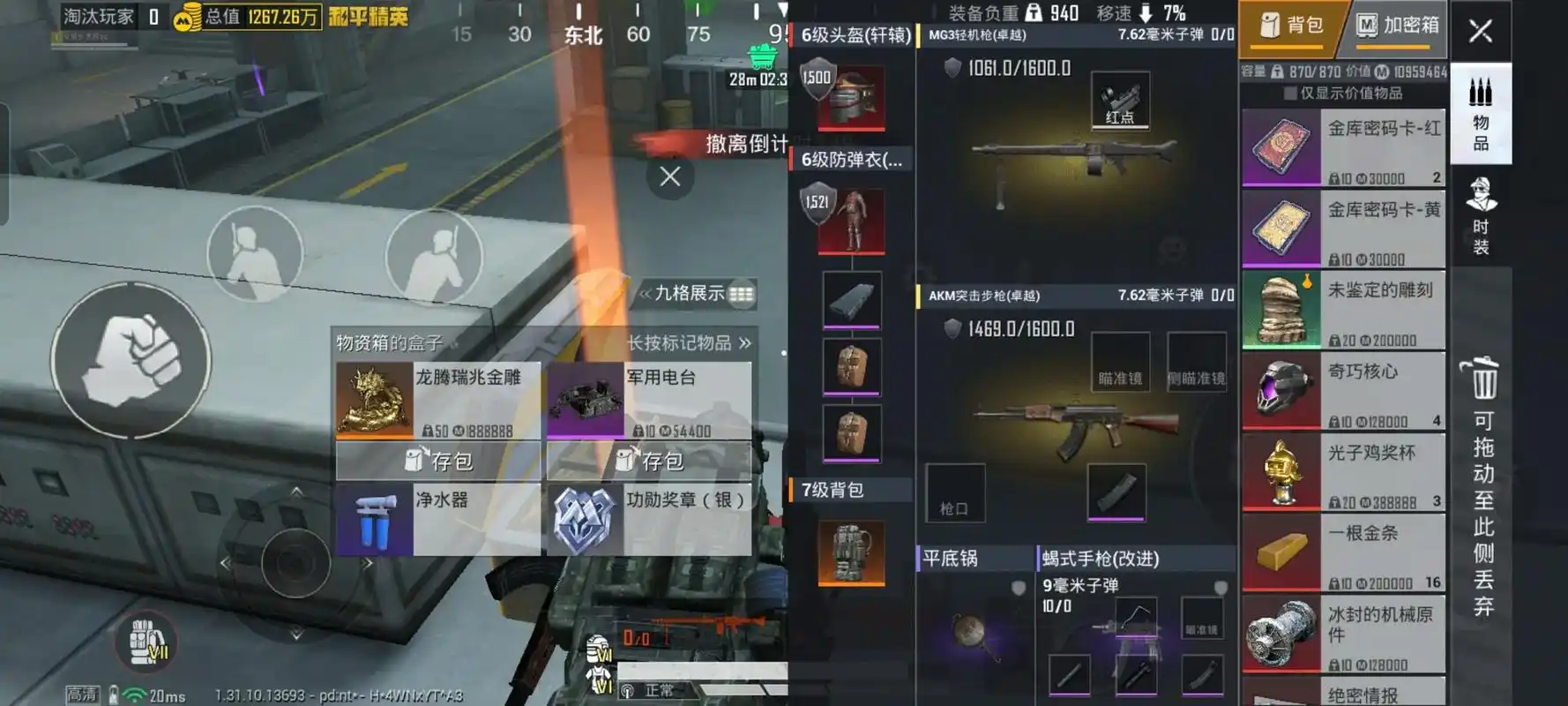Toggle 高清 HD graphics indicator
This screenshot has height=706, width=1568.
point(81,696)
